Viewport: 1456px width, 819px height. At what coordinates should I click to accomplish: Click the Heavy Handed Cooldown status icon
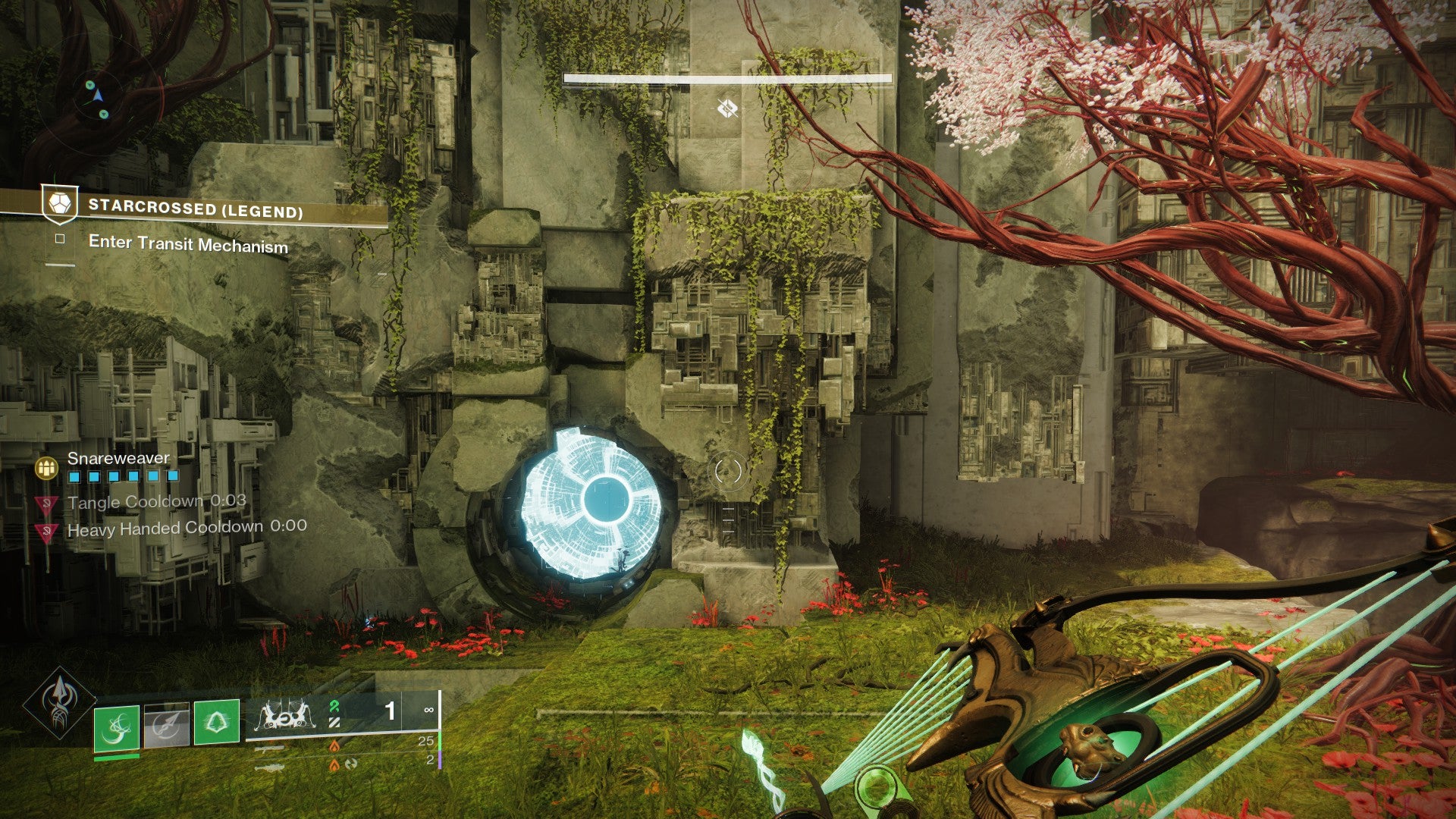(47, 531)
